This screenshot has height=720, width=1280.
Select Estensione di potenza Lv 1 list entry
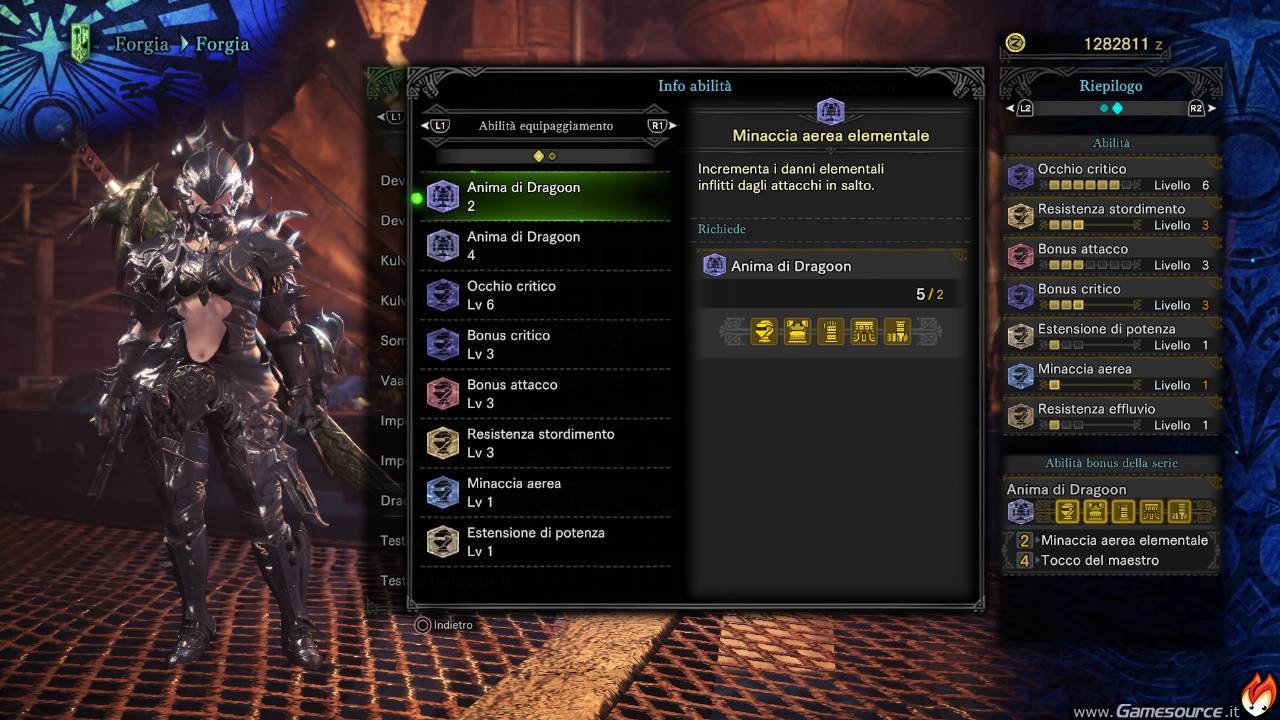click(x=545, y=542)
